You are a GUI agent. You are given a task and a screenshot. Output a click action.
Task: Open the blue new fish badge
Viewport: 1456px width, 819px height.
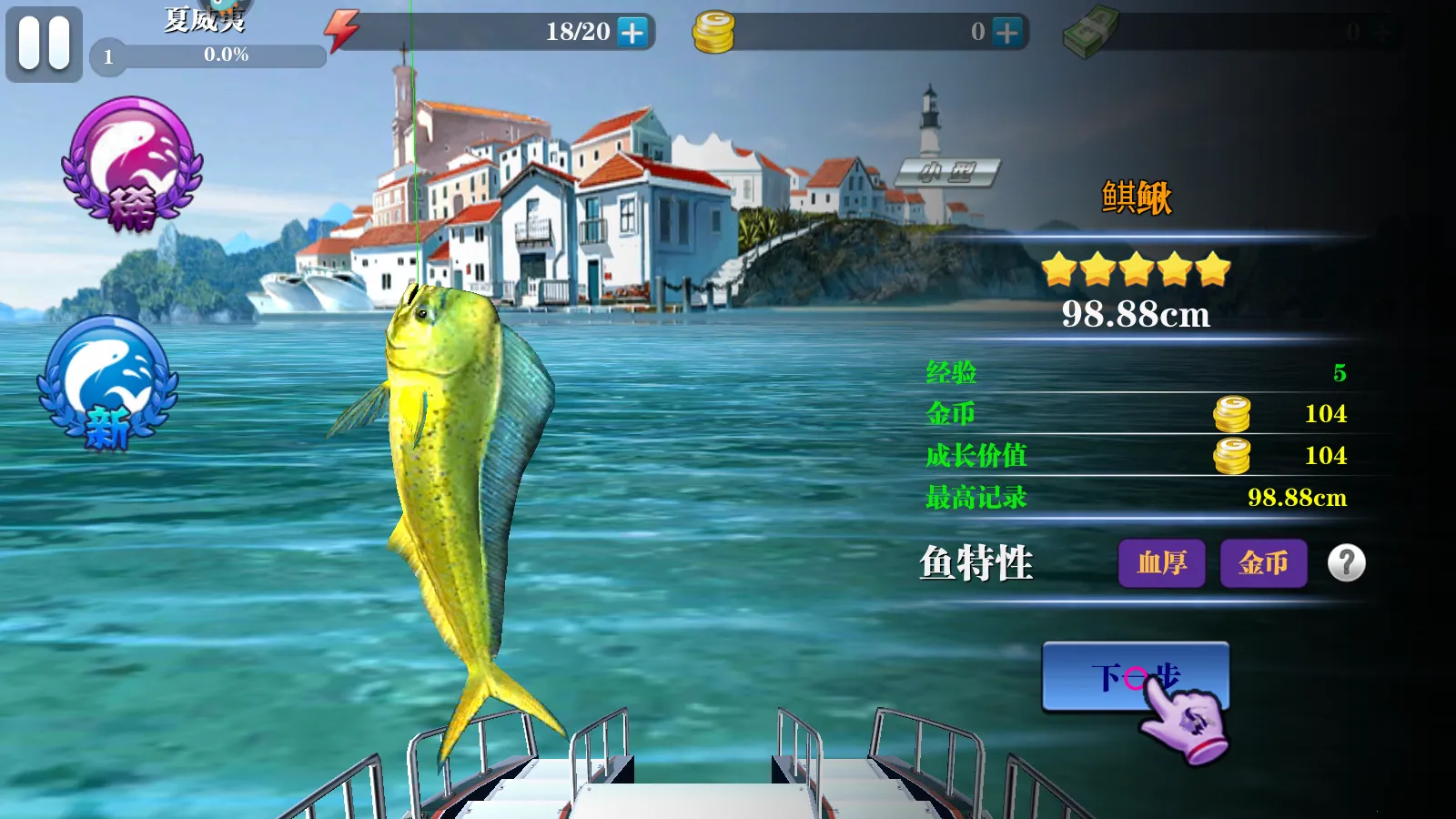pos(108,383)
